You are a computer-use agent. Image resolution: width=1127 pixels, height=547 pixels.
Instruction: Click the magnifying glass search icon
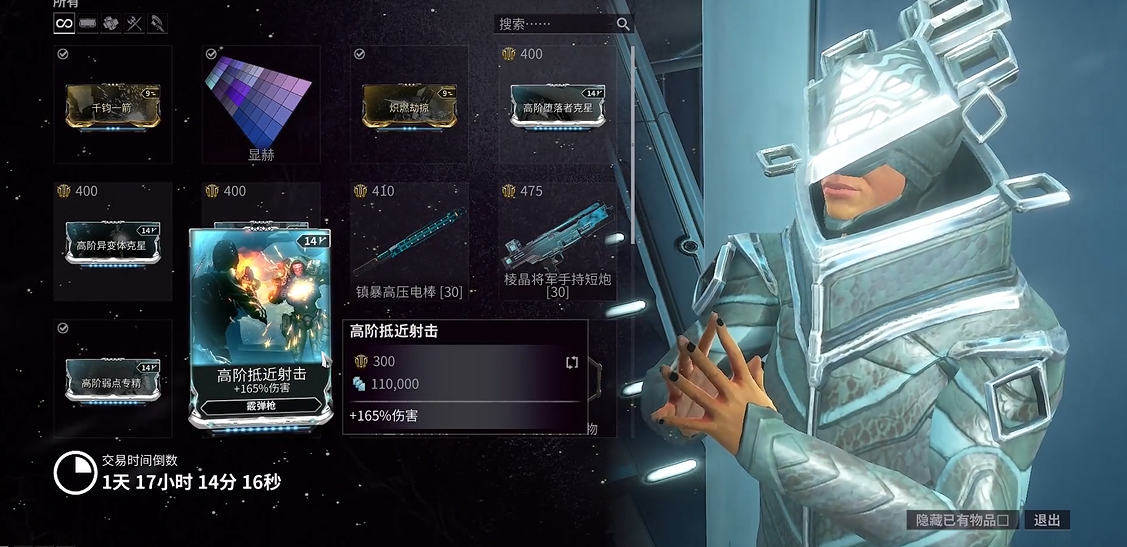[623, 23]
